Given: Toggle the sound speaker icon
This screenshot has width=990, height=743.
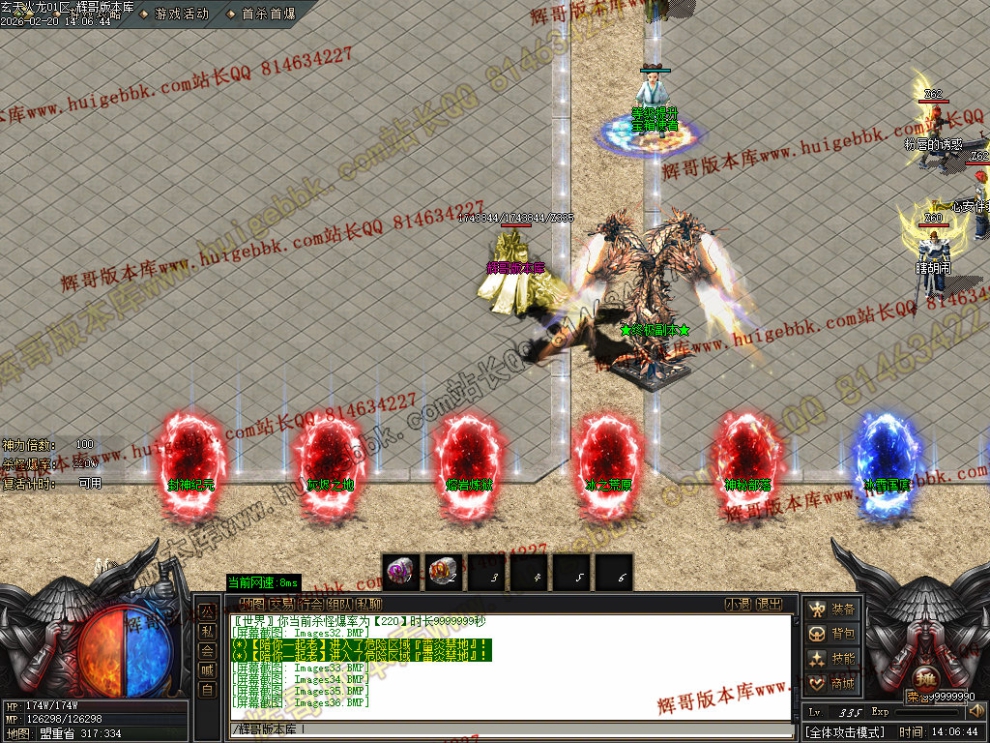Looking at the screenshot, I should pos(976,711).
